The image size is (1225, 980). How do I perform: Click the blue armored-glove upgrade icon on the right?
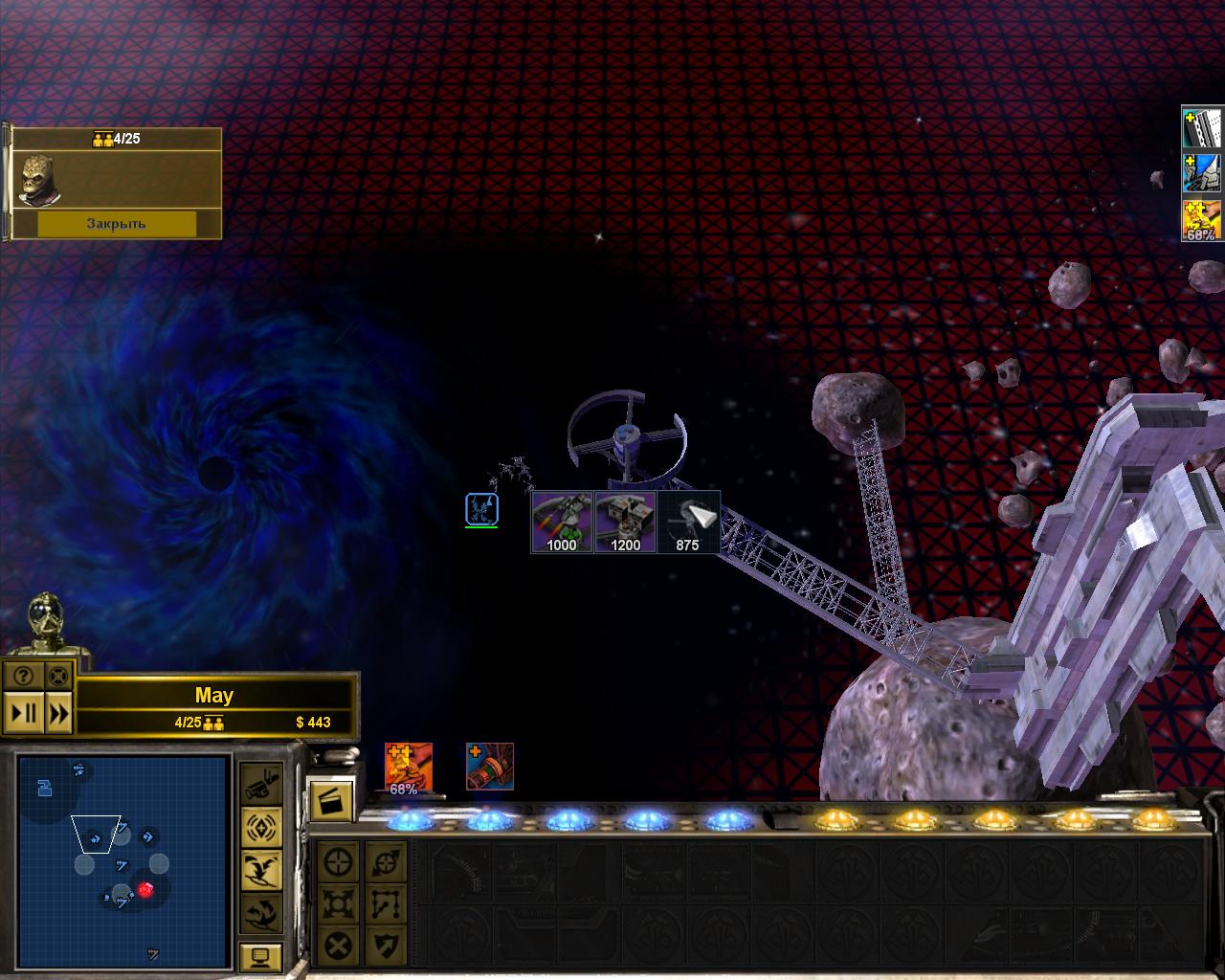1202,174
